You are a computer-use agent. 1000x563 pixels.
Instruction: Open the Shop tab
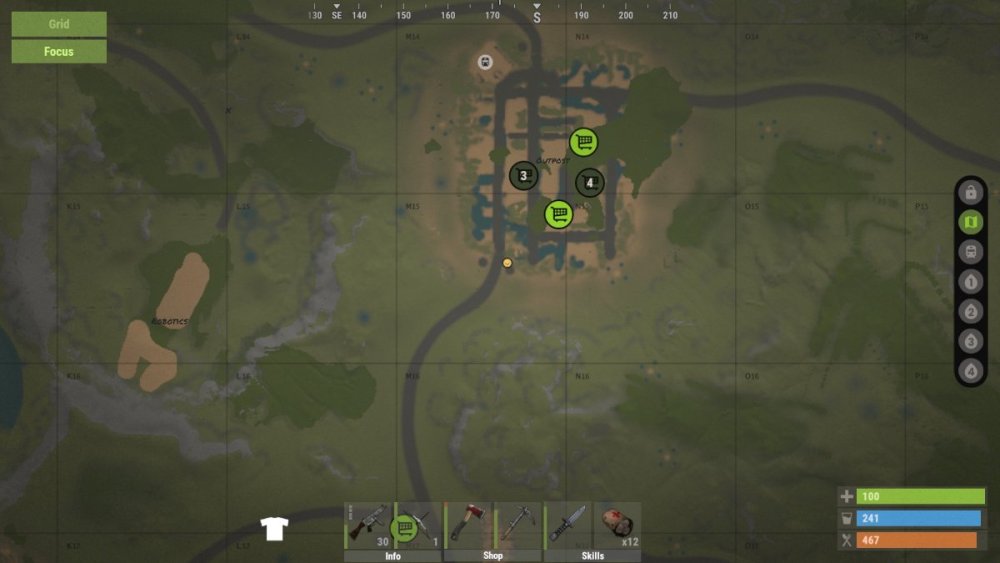coord(492,556)
